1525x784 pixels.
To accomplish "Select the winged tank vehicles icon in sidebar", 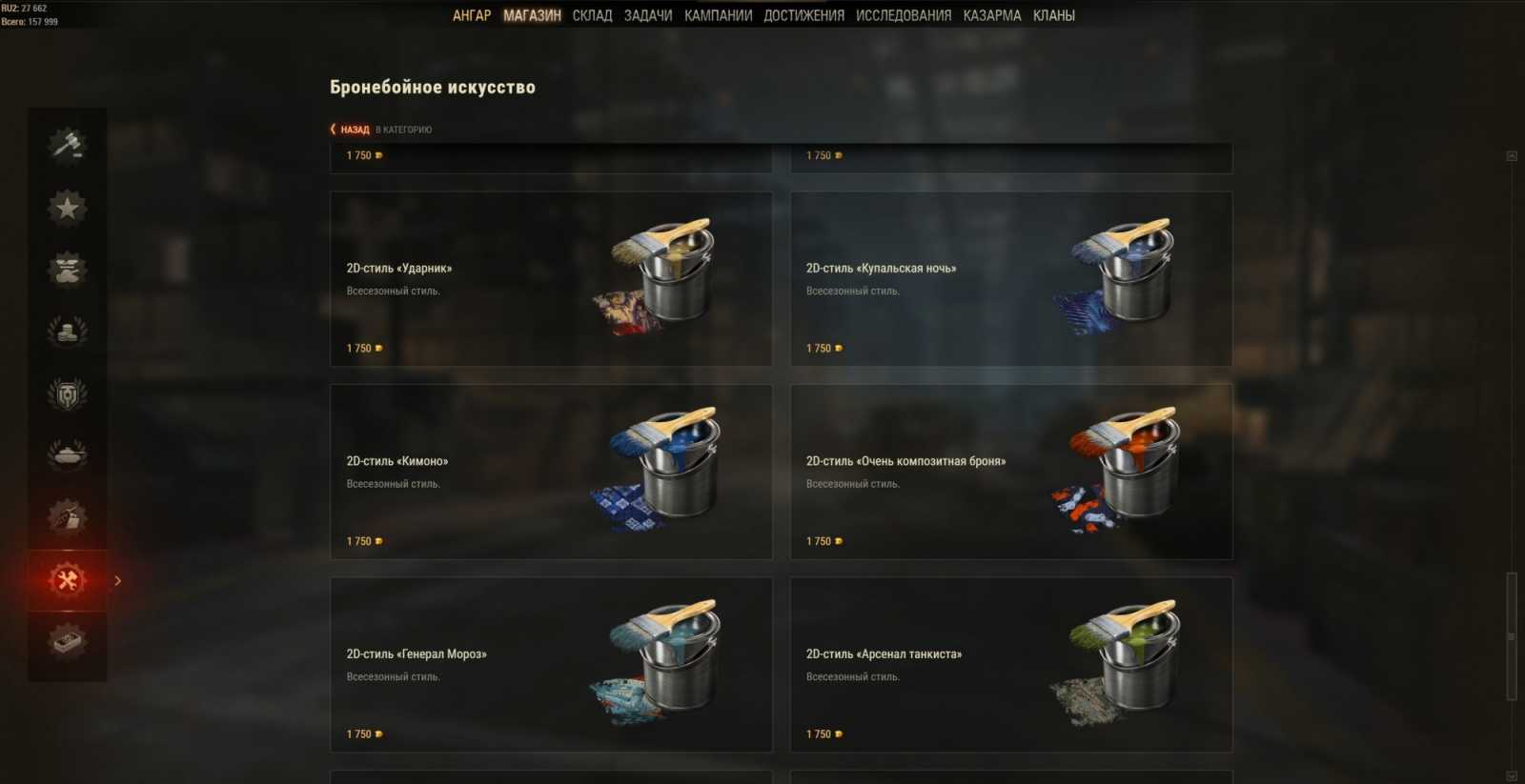I will (65, 270).
